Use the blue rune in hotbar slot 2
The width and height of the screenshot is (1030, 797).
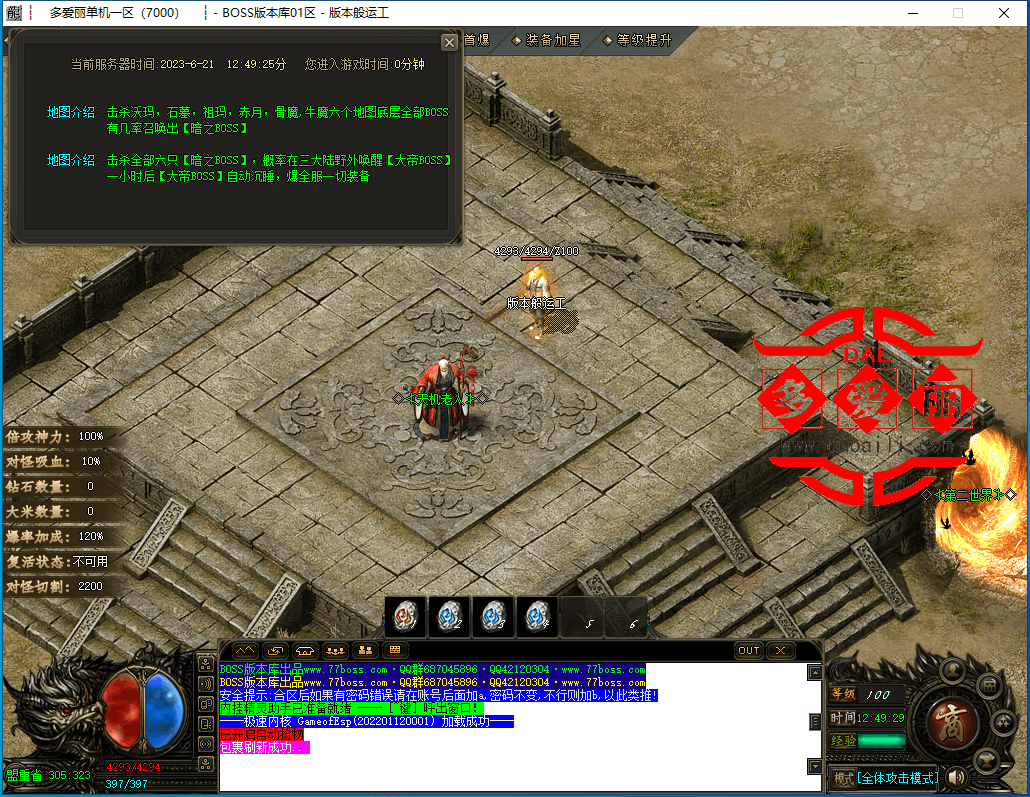click(449, 616)
